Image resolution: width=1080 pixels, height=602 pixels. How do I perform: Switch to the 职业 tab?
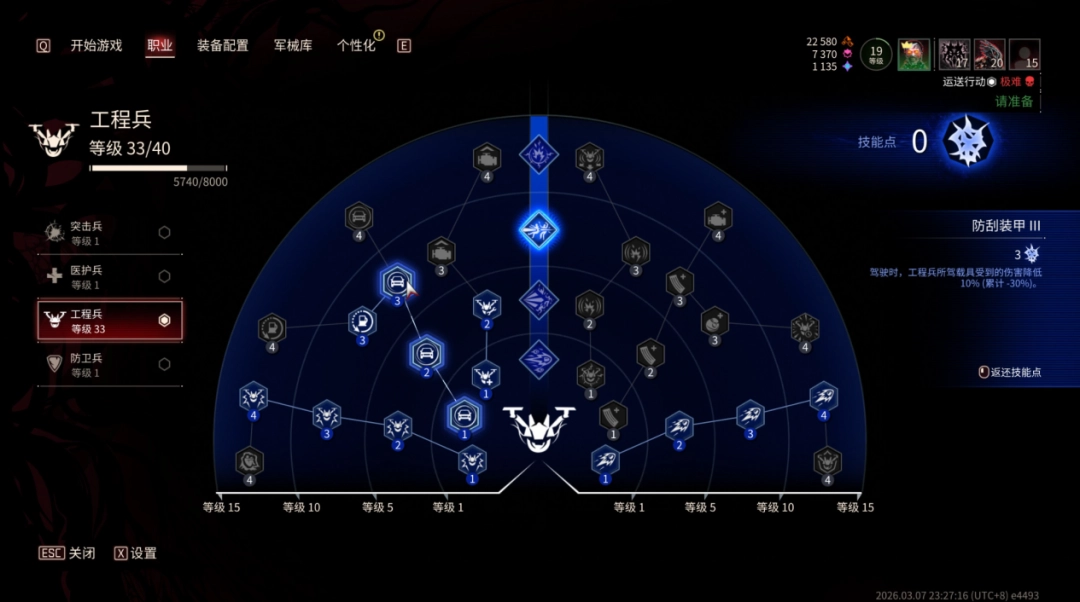point(160,45)
